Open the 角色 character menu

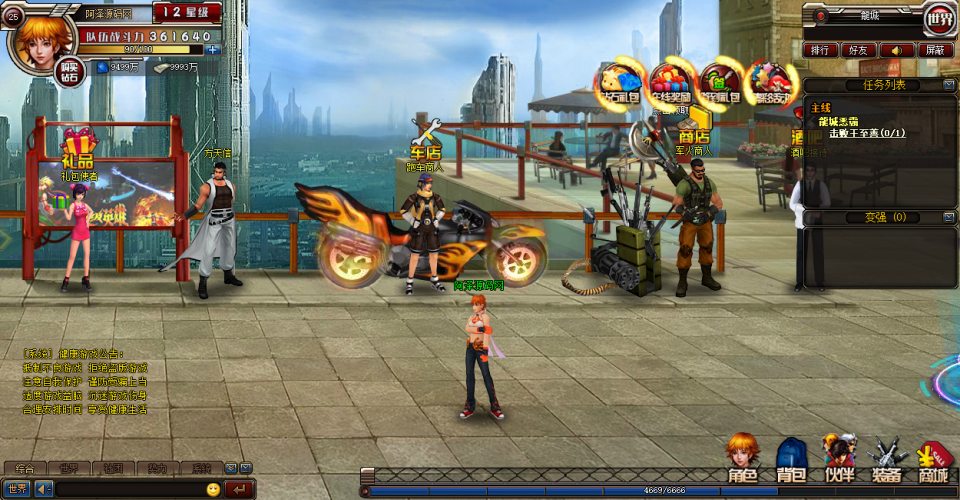point(741,460)
